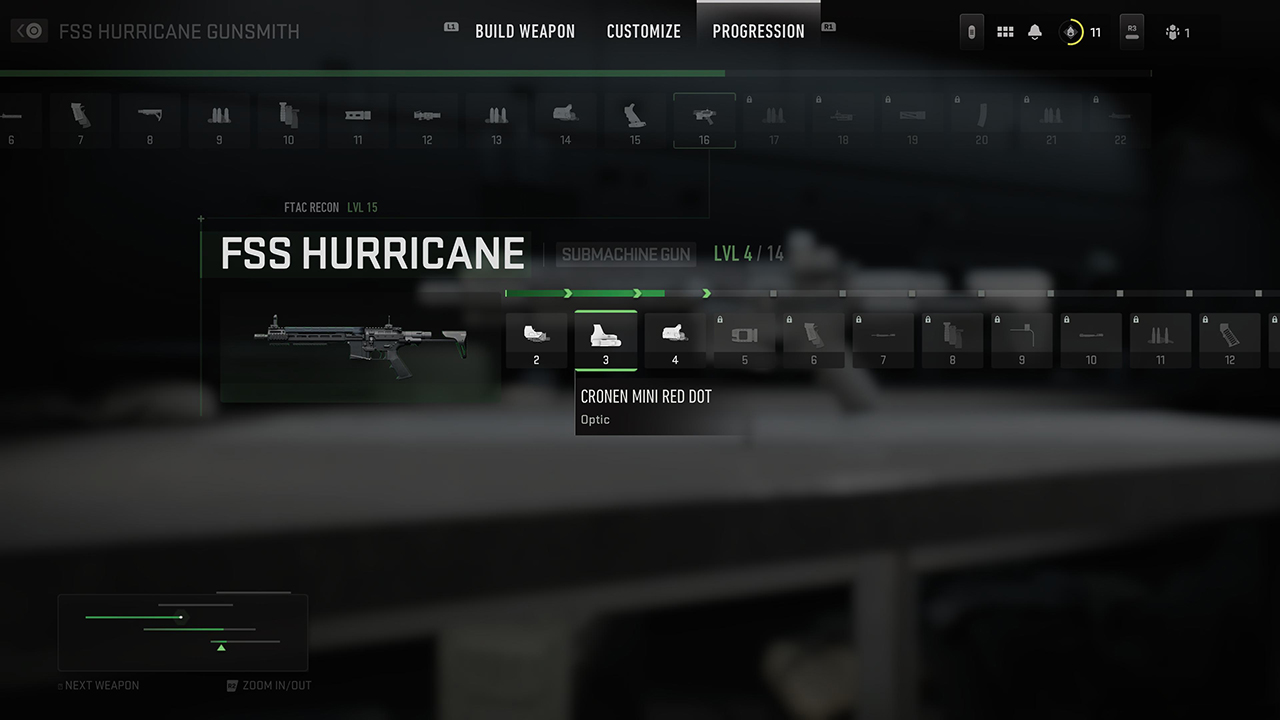Viewport: 1280px width, 720px height.
Task: Go back using the top-left back arrow
Action: 30,31
